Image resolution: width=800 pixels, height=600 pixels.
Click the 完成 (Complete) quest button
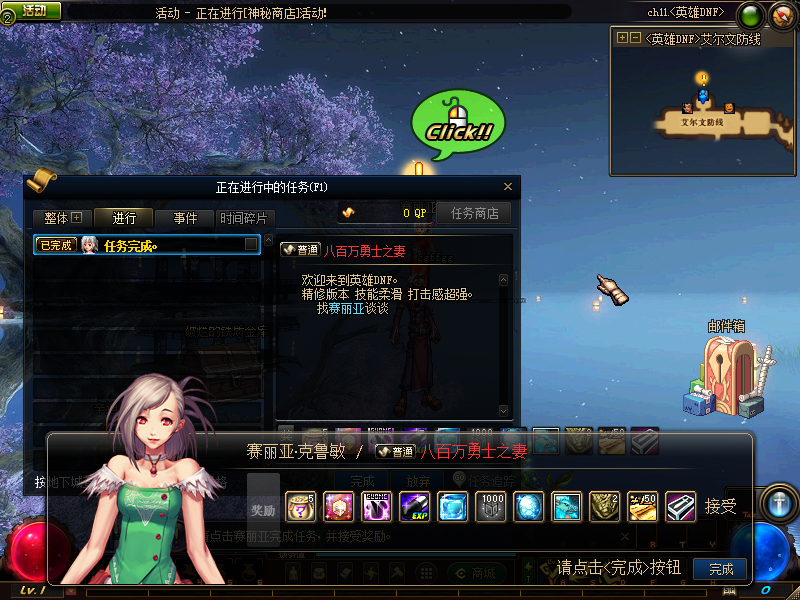[720, 569]
